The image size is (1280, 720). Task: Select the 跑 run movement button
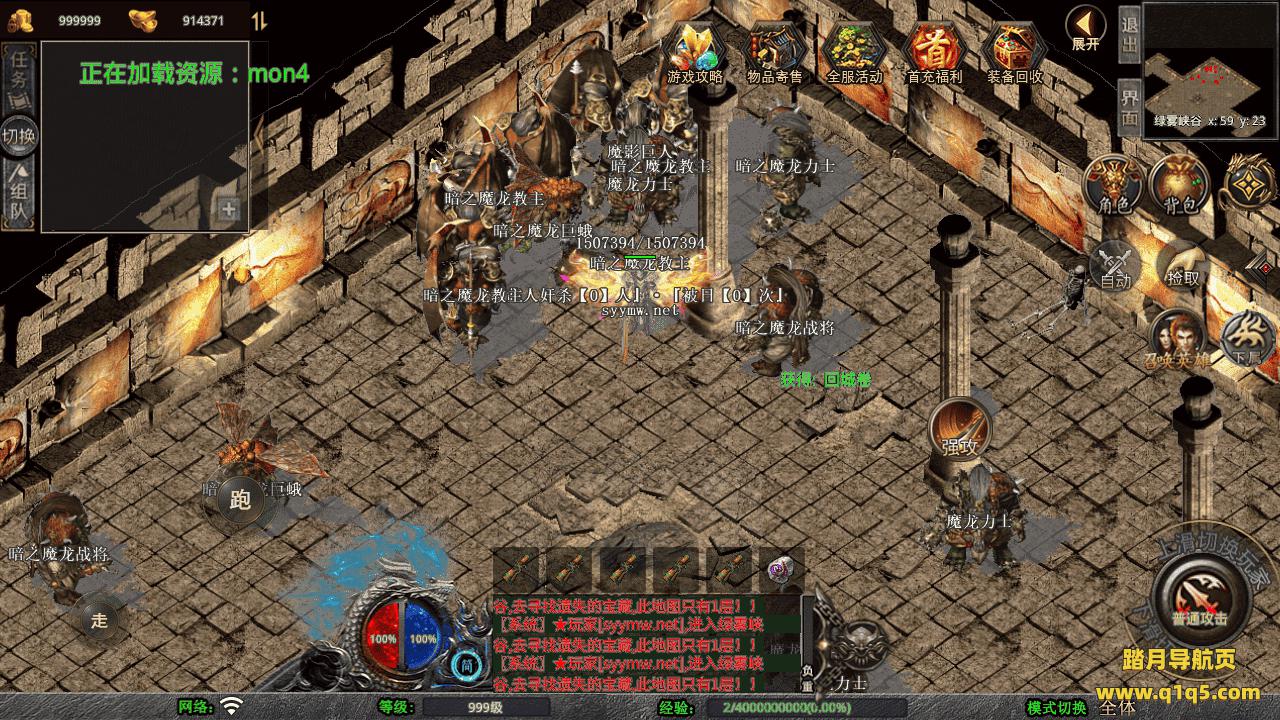pyautogui.click(x=240, y=500)
